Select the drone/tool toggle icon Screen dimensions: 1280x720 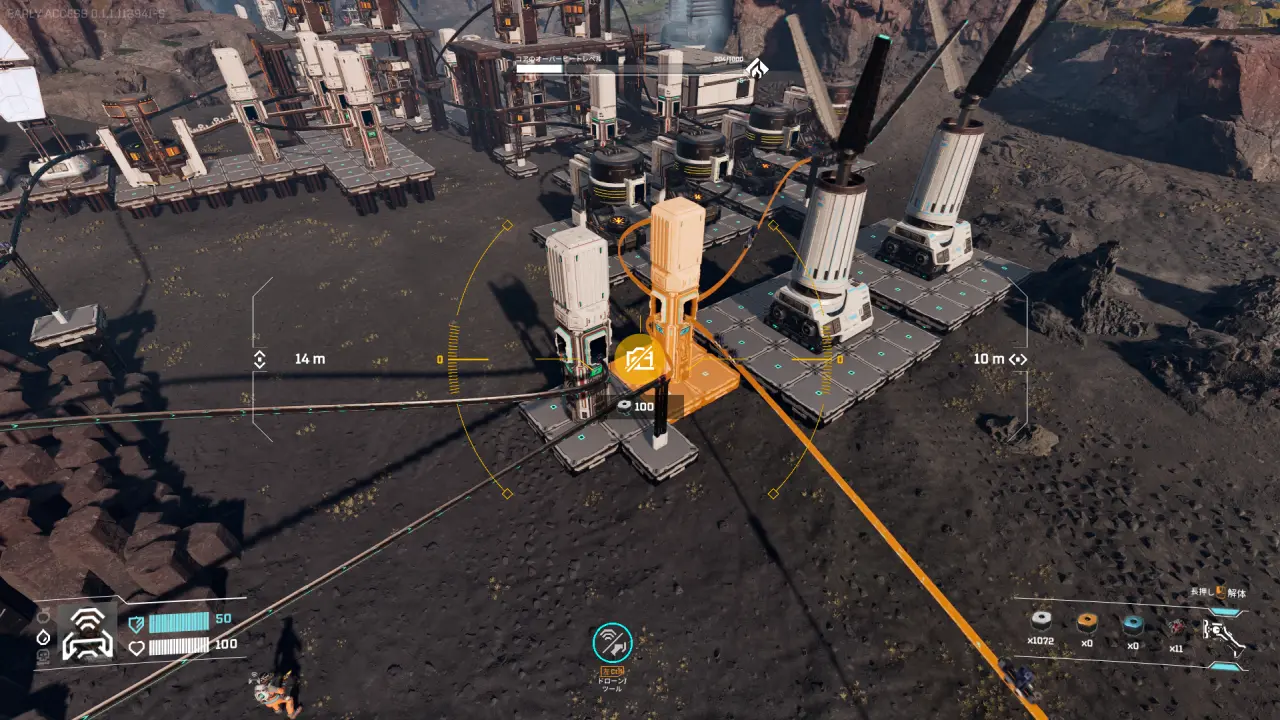pos(612,642)
